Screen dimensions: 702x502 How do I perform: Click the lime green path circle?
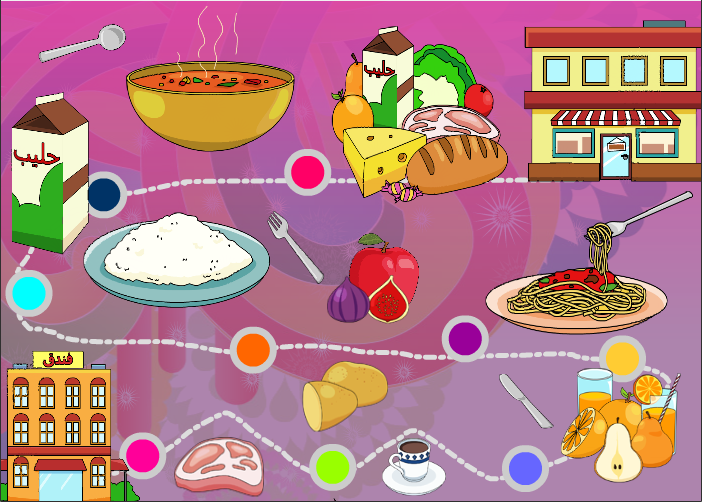point(331,465)
